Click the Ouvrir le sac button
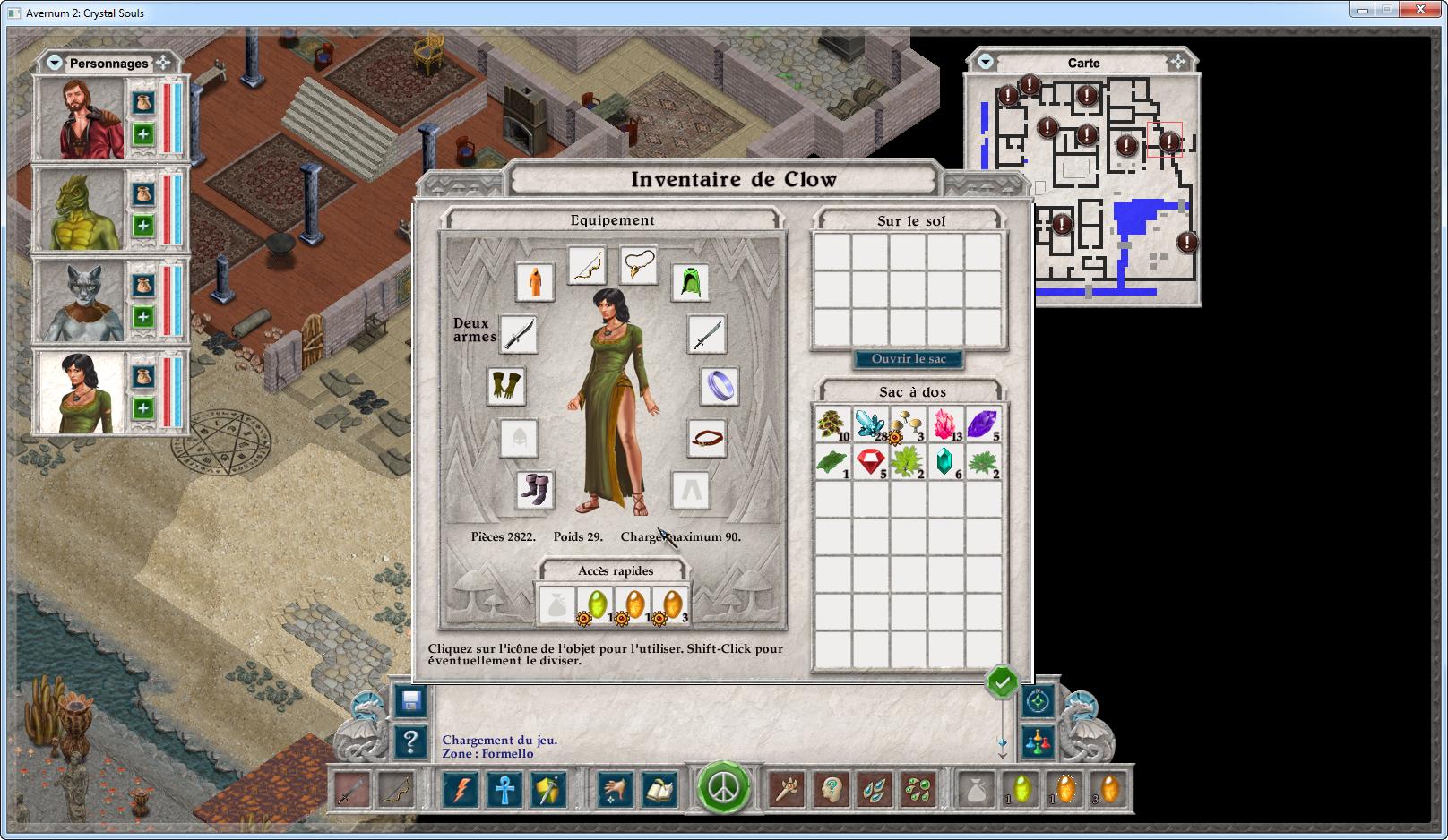 (909, 359)
